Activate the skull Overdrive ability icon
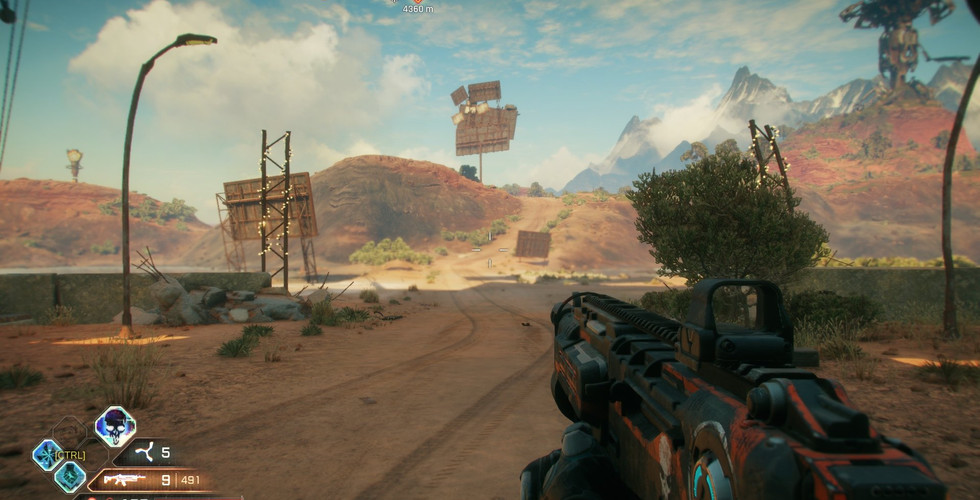The image size is (980, 500). [115, 427]
